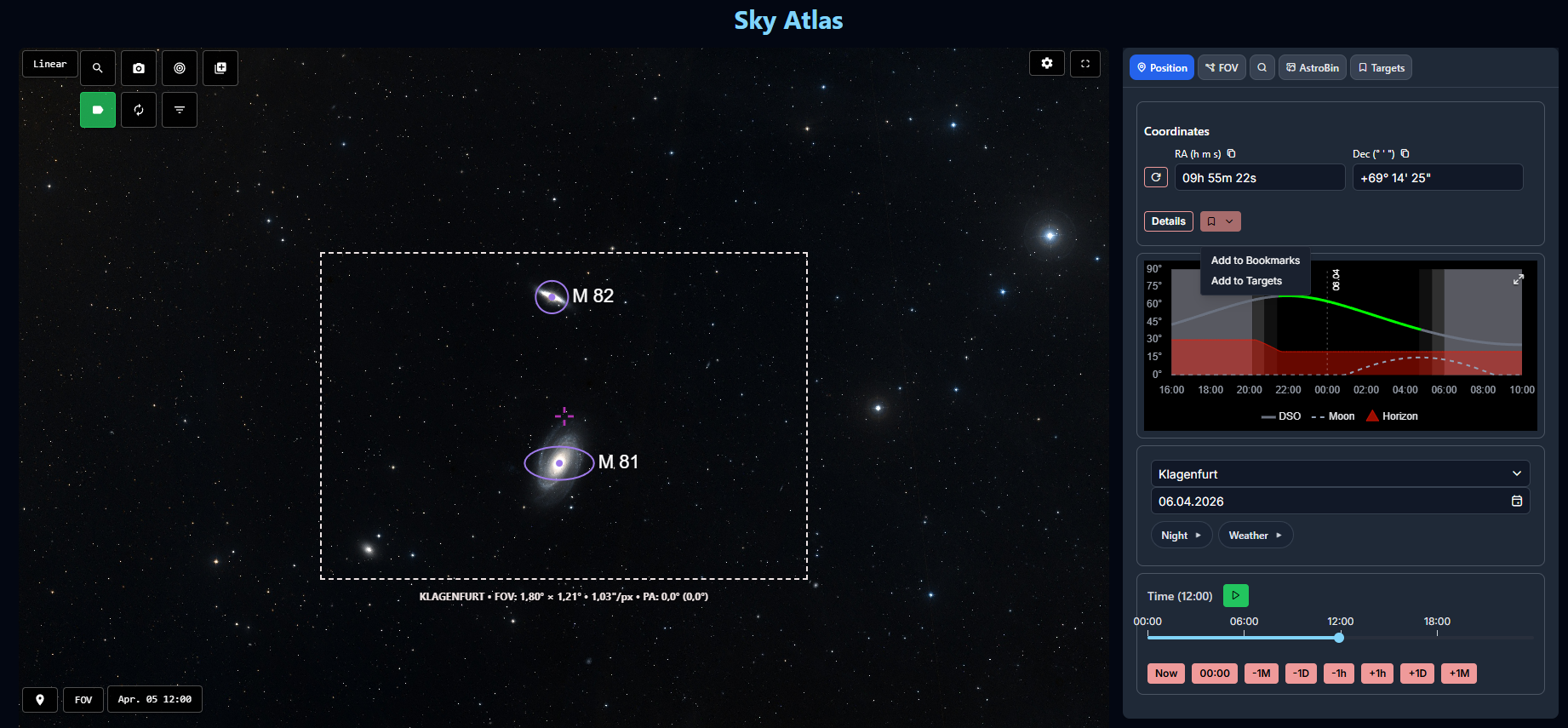1568x728 pixels.
Task: Take a screenshot with the camera icon
Action: coord(139,68)
